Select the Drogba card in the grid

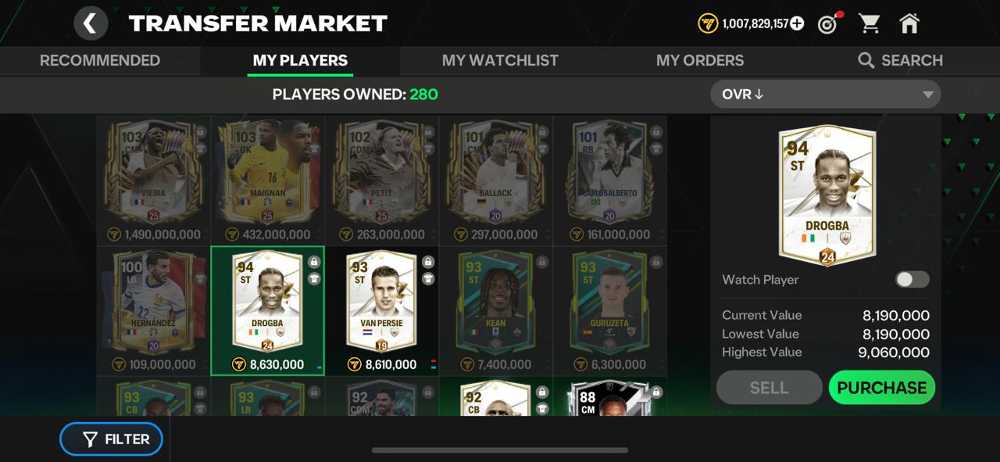(267, 305)
